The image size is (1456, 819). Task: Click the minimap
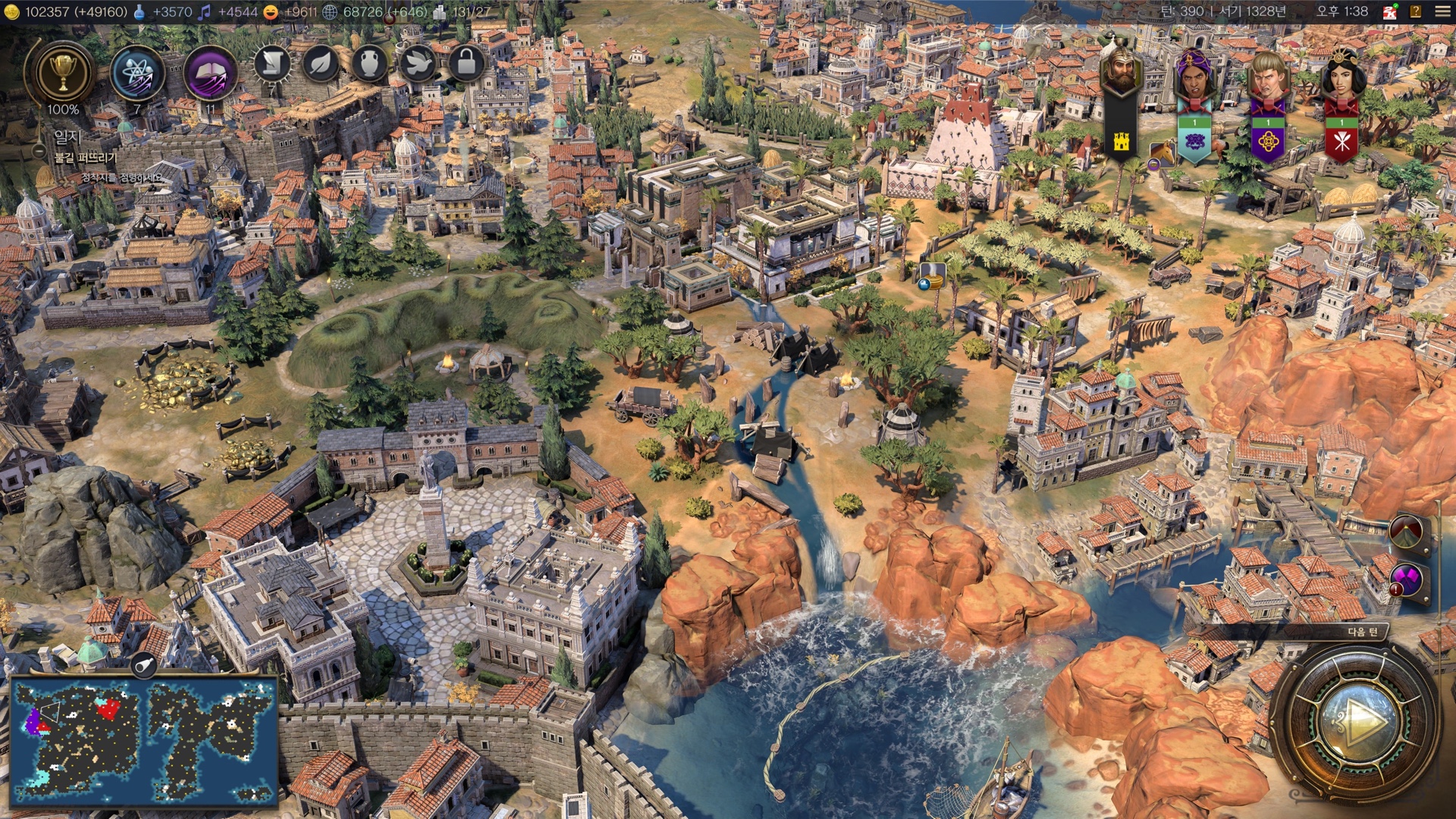143,740
